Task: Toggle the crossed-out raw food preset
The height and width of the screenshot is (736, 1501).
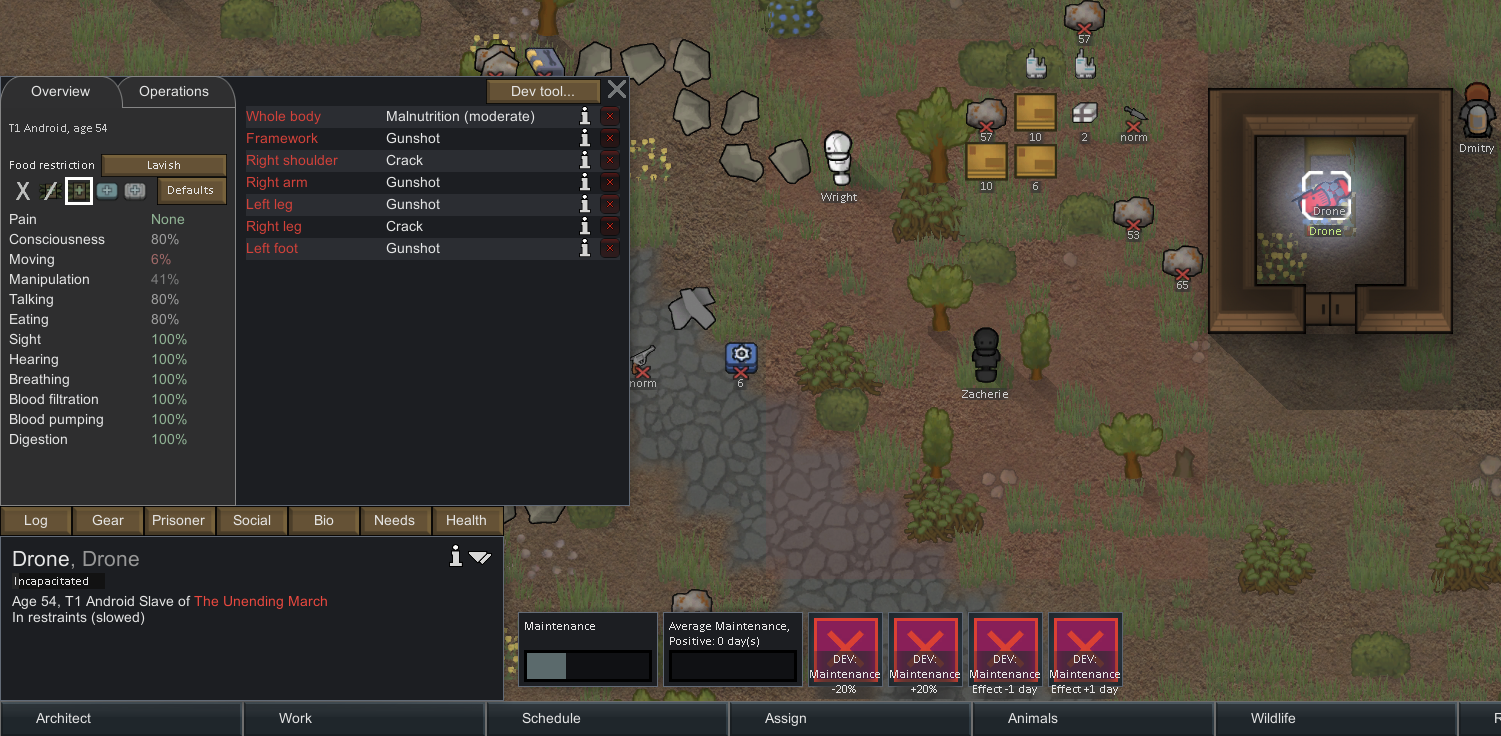Action: pos(50,190)
